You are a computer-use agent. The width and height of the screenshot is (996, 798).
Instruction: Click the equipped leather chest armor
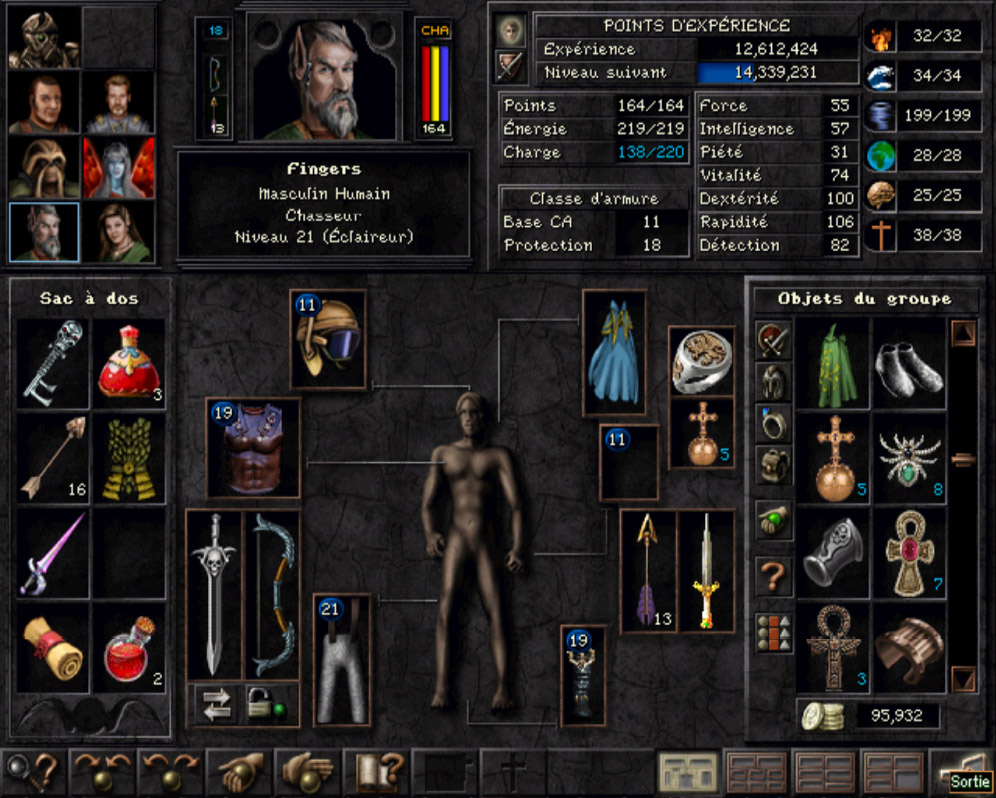[254, 449]
